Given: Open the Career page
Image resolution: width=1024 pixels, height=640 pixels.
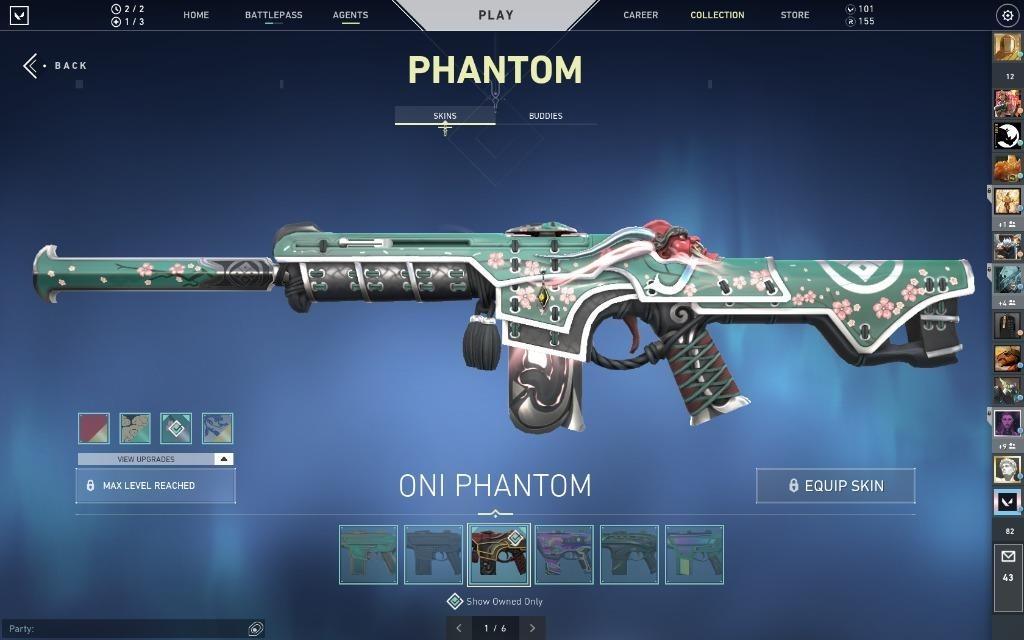Looking at the screenshot, I should point(641,15).
